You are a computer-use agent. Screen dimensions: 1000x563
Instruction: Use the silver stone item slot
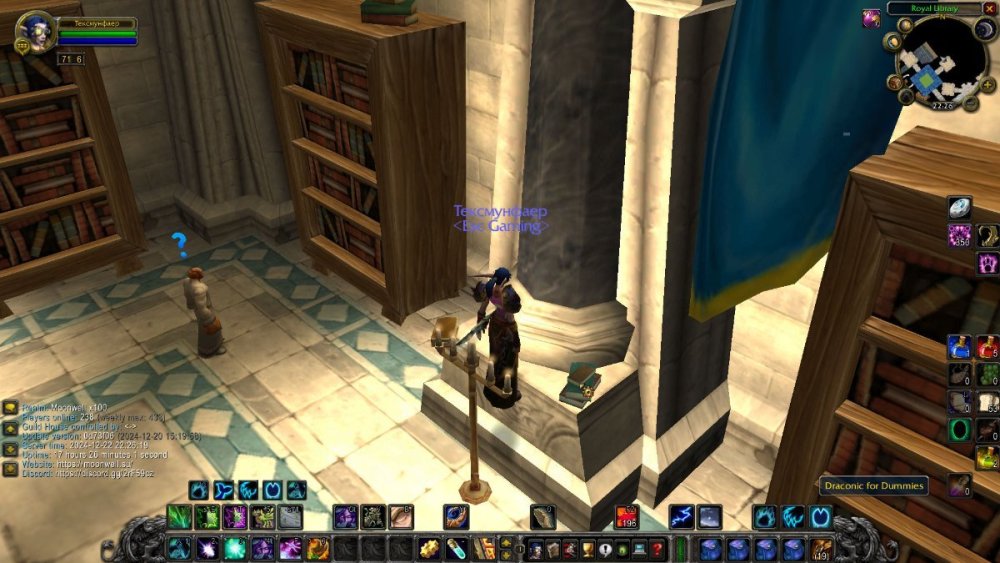coord(960,207)
